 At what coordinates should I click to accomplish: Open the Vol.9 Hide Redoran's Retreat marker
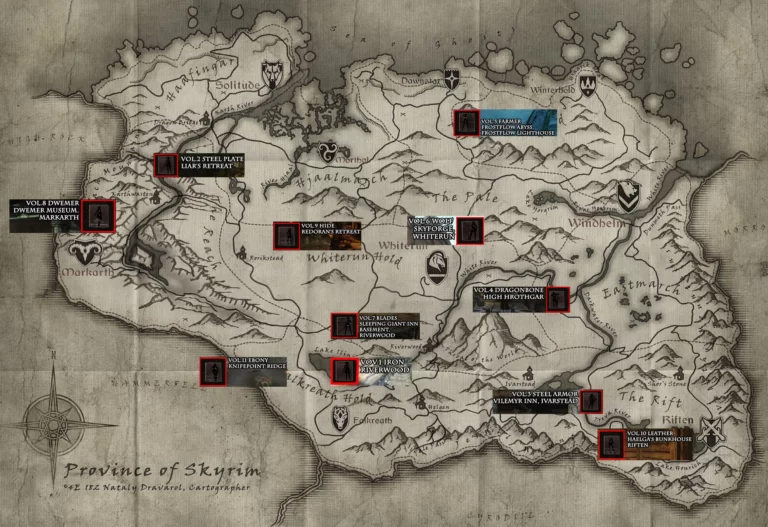286,235
